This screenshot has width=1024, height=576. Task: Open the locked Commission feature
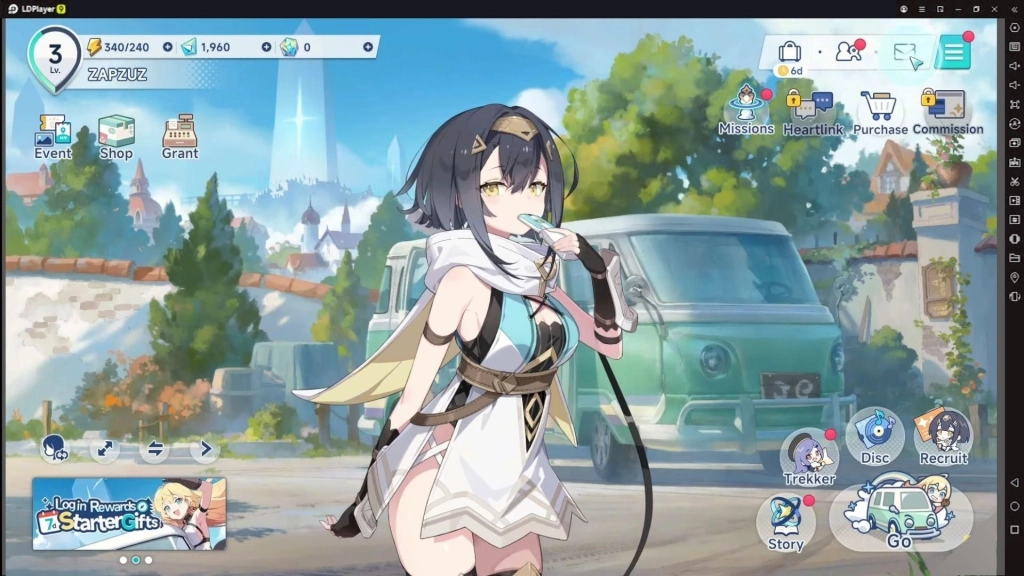point(947,110)
